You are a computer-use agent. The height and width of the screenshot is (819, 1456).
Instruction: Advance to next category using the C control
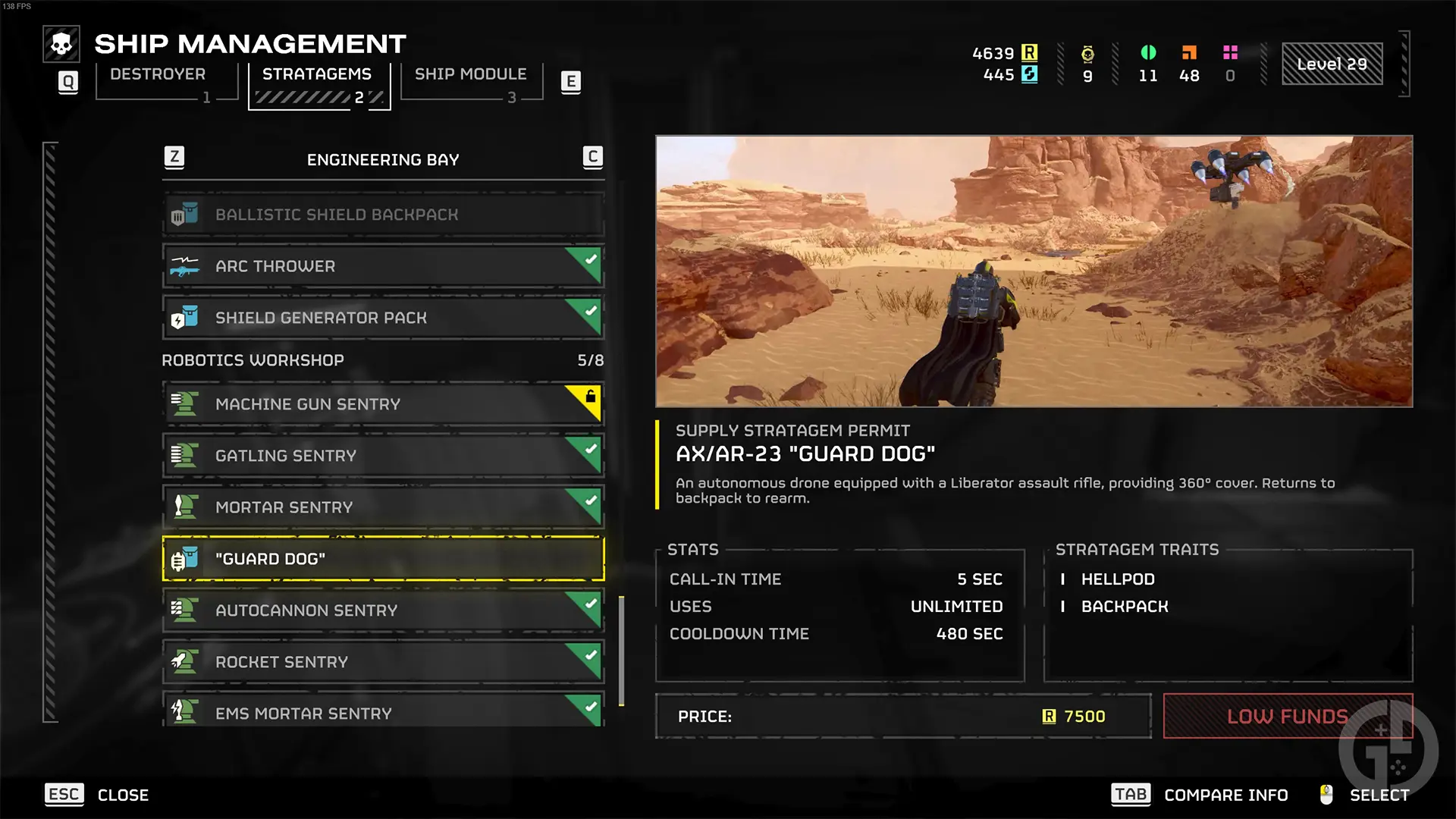coord(592,158)
